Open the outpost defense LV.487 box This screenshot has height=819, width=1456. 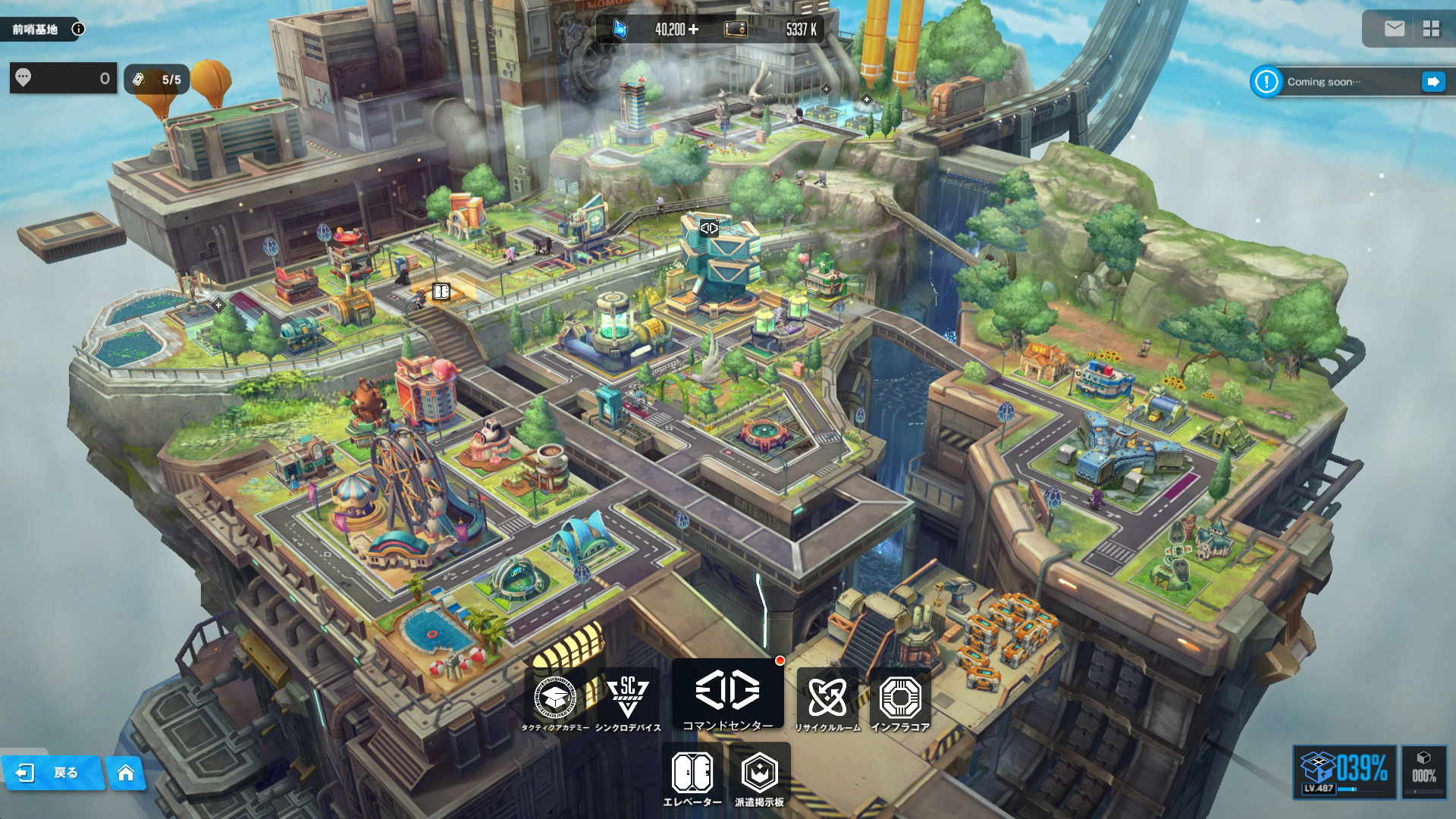pos(1344,772)
